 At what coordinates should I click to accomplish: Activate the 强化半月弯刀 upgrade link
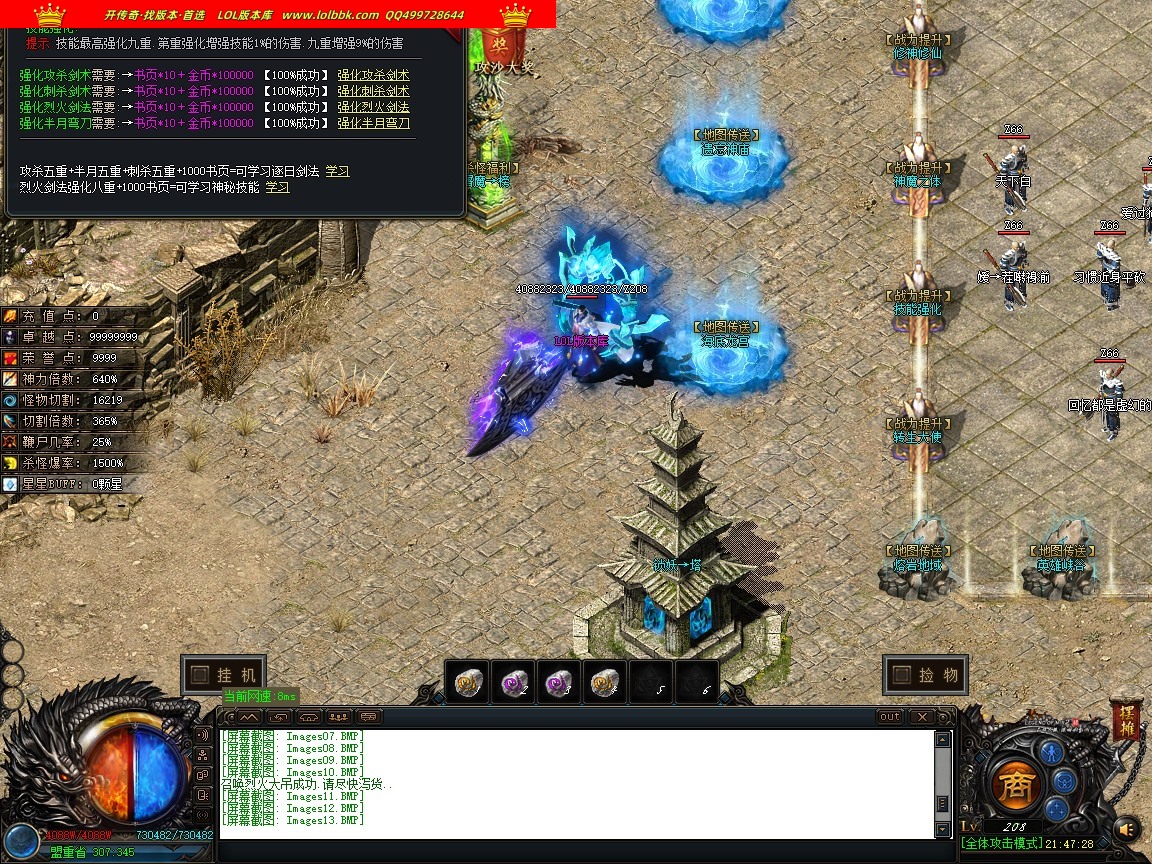point(373,123)
